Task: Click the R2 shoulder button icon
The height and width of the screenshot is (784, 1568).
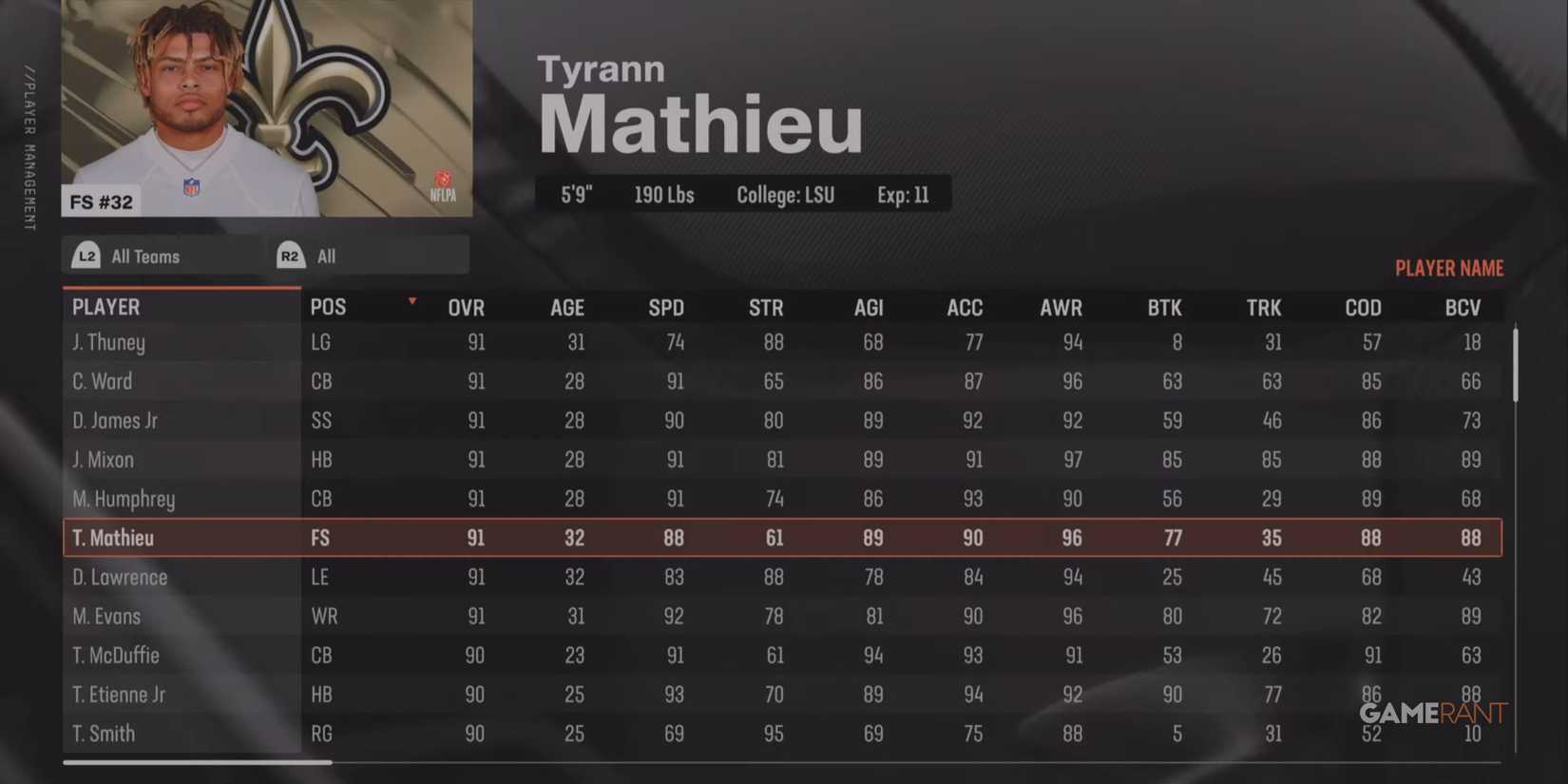Action: (290, 255)
